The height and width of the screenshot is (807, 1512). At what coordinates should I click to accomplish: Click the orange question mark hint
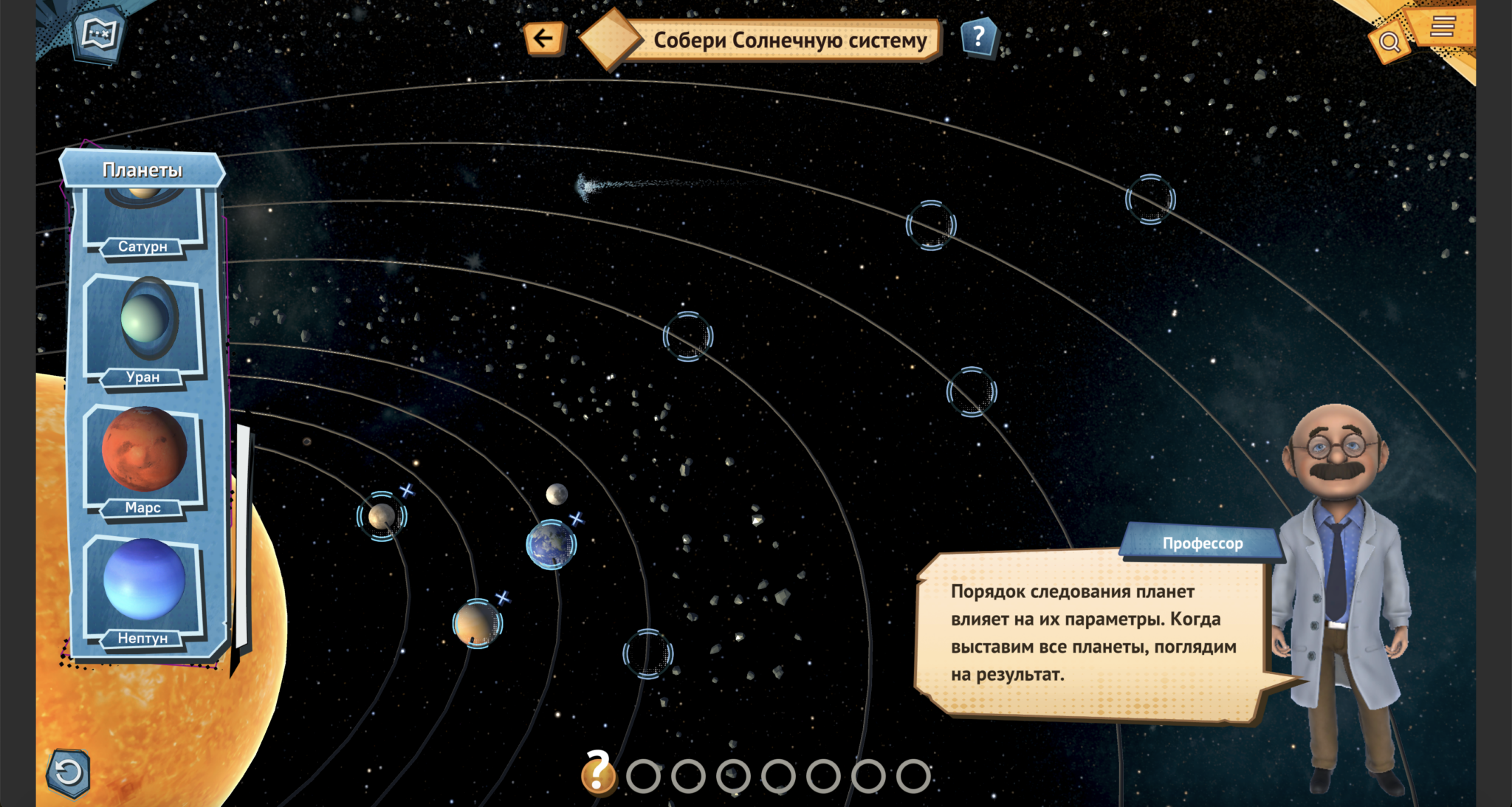[598, 773]
